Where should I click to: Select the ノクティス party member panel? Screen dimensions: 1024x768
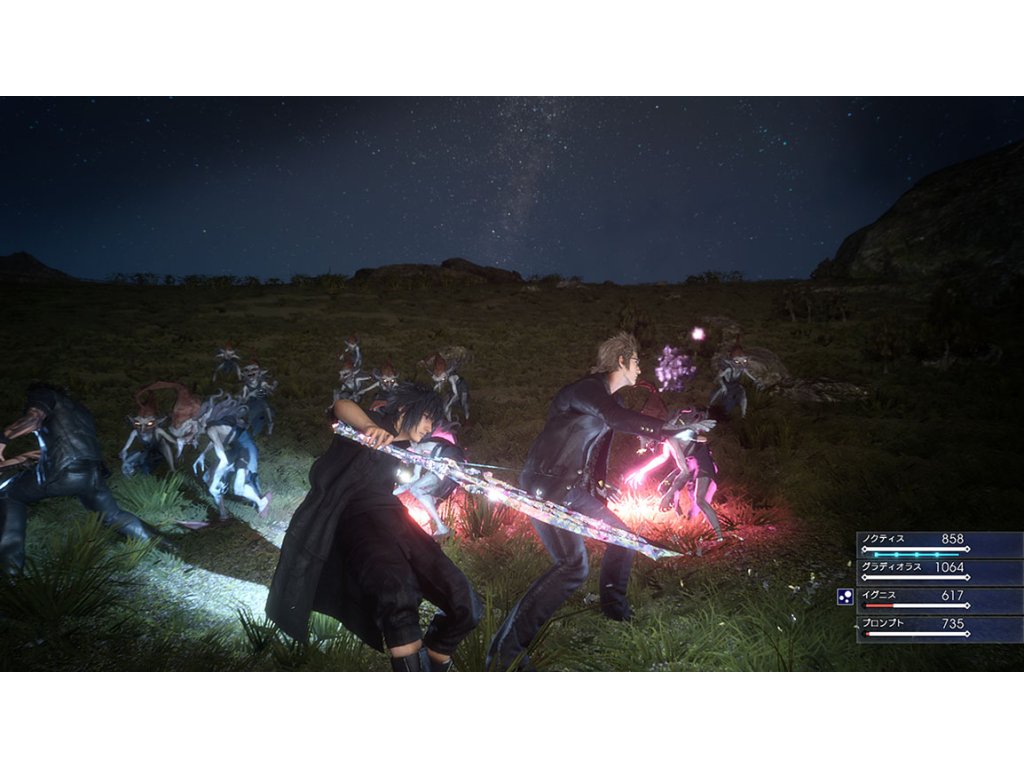tap(938, 544)
